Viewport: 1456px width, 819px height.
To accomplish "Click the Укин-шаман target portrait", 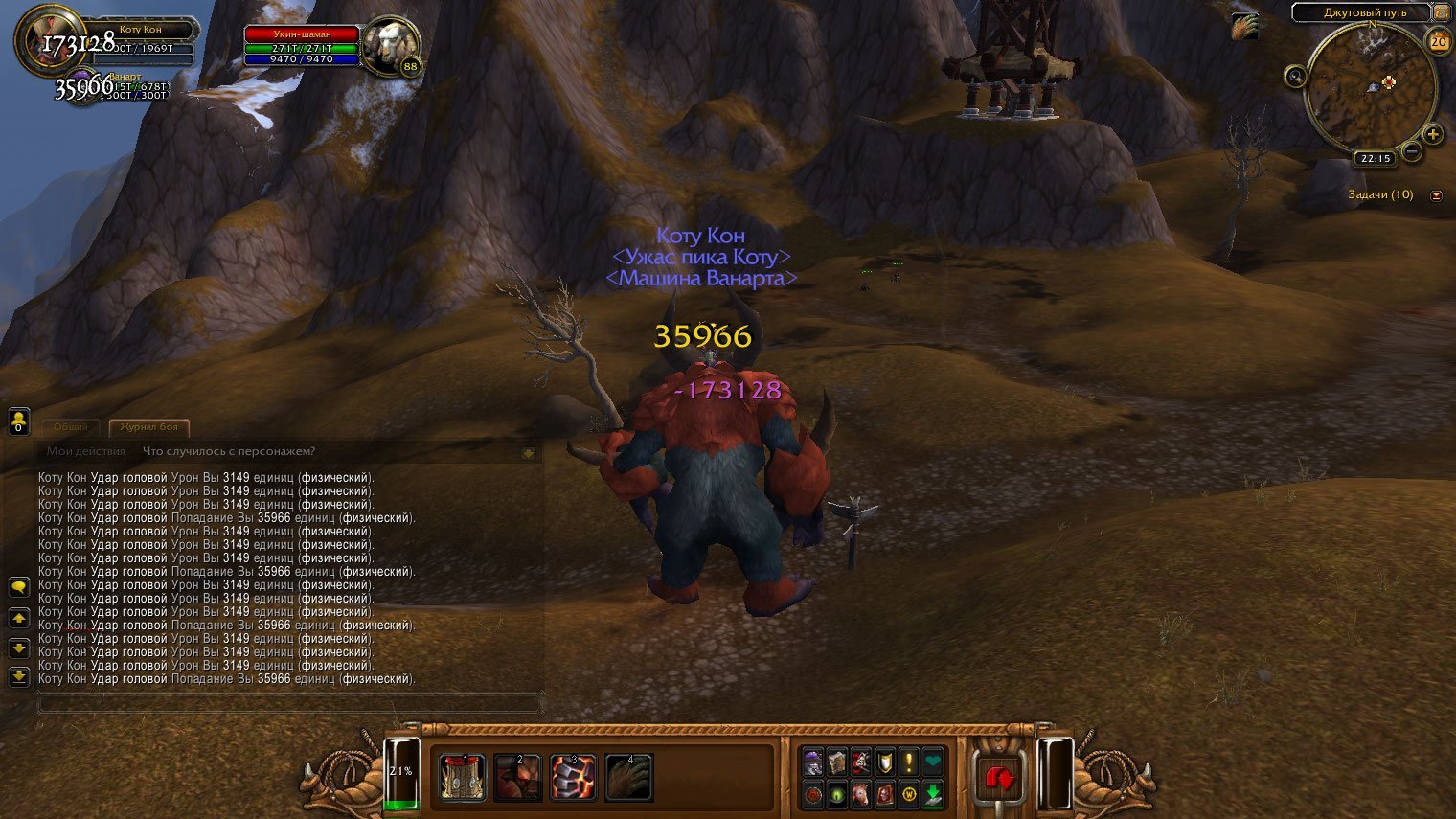I will click(x=392, y=45).
